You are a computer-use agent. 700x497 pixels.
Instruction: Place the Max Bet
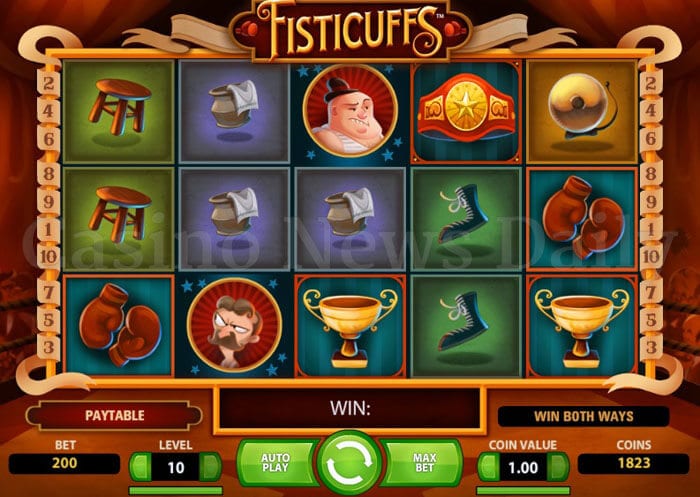coord(425,463)
